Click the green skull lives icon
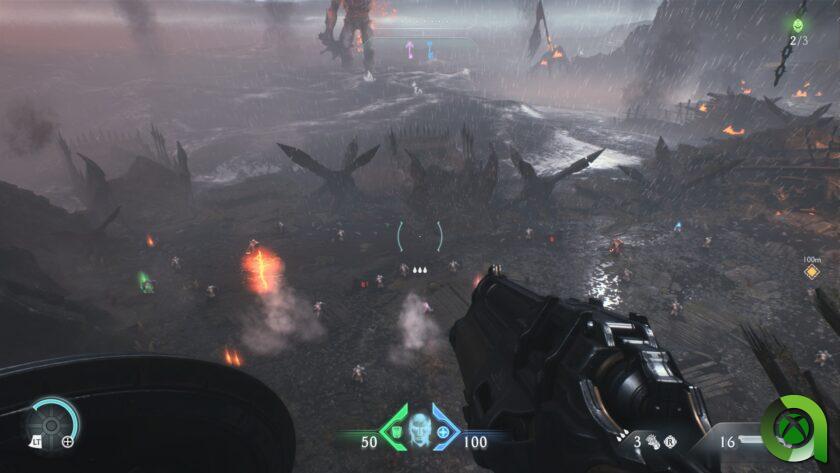This screenshot has width=840, height=473. [x=798, y=25]
